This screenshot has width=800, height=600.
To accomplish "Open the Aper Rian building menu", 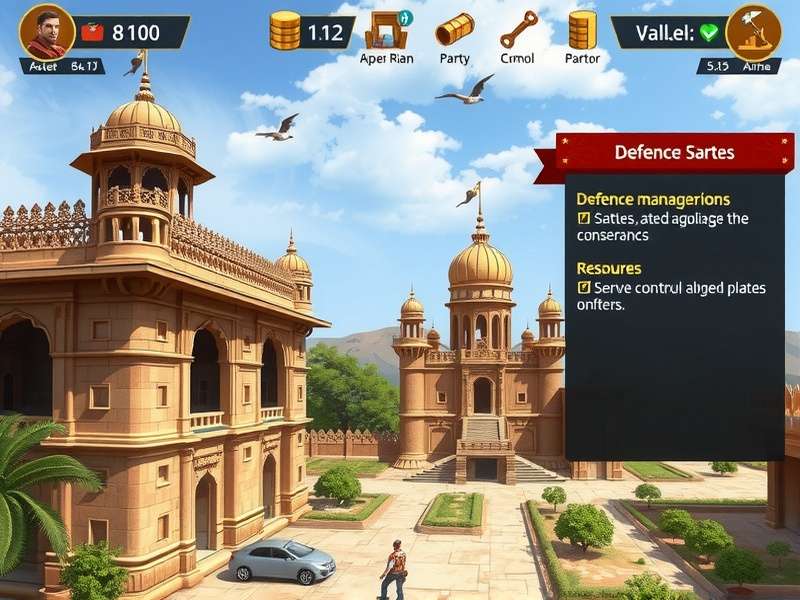I will pyautogui.click(x=386, y=30).
